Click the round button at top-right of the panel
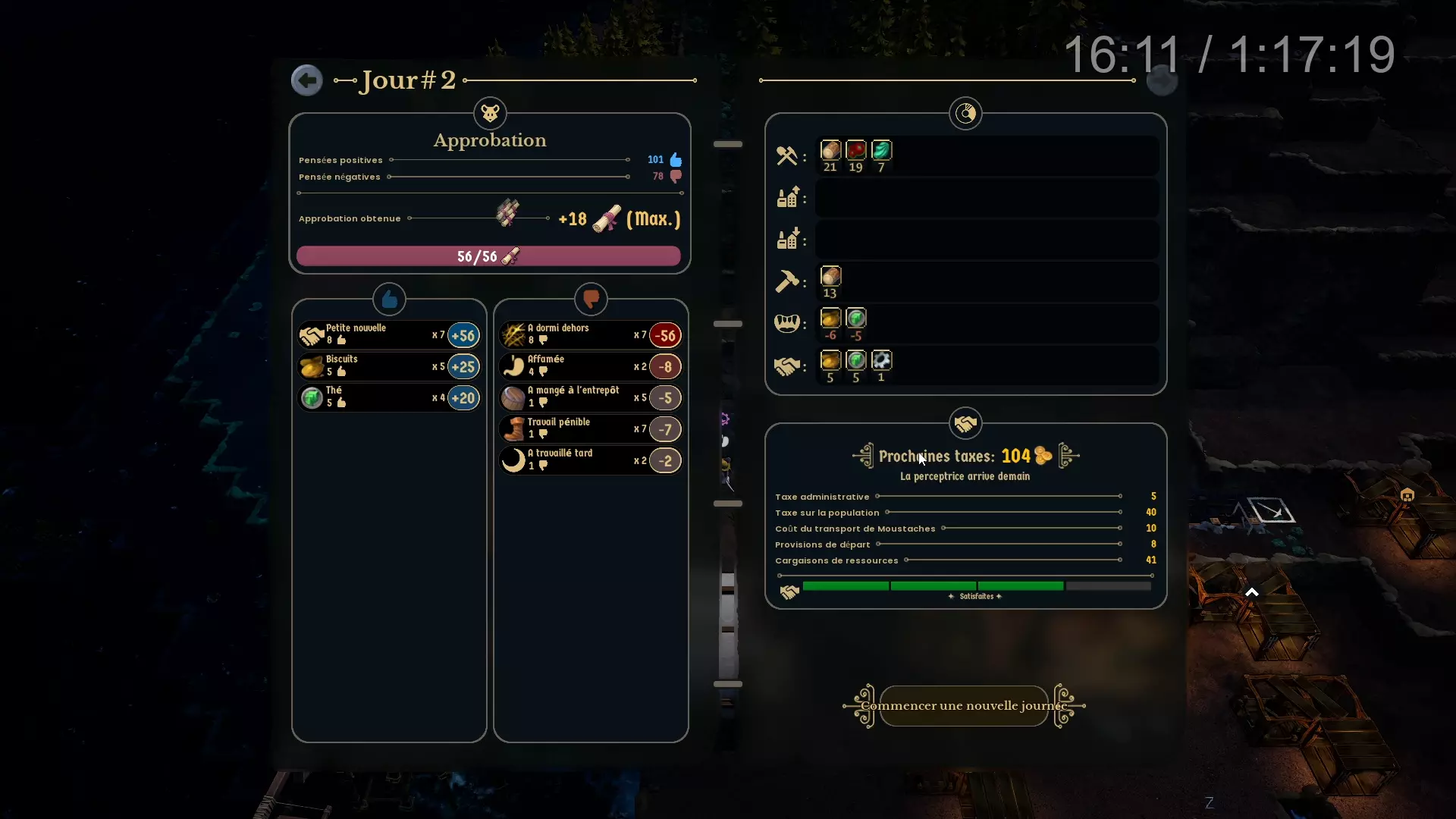The width and height of the screenshot is (1456, 819). tap(1162, 80)
